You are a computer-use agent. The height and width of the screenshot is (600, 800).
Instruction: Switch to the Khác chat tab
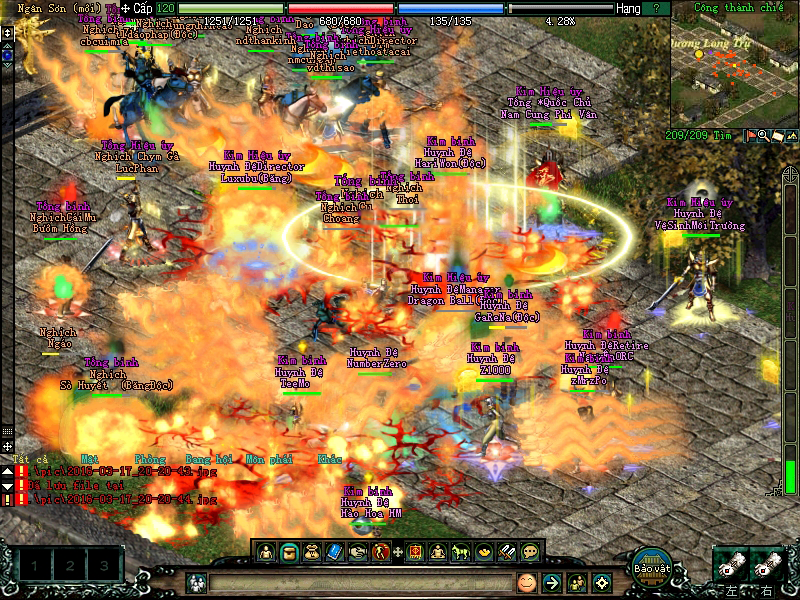coord(330,459)
